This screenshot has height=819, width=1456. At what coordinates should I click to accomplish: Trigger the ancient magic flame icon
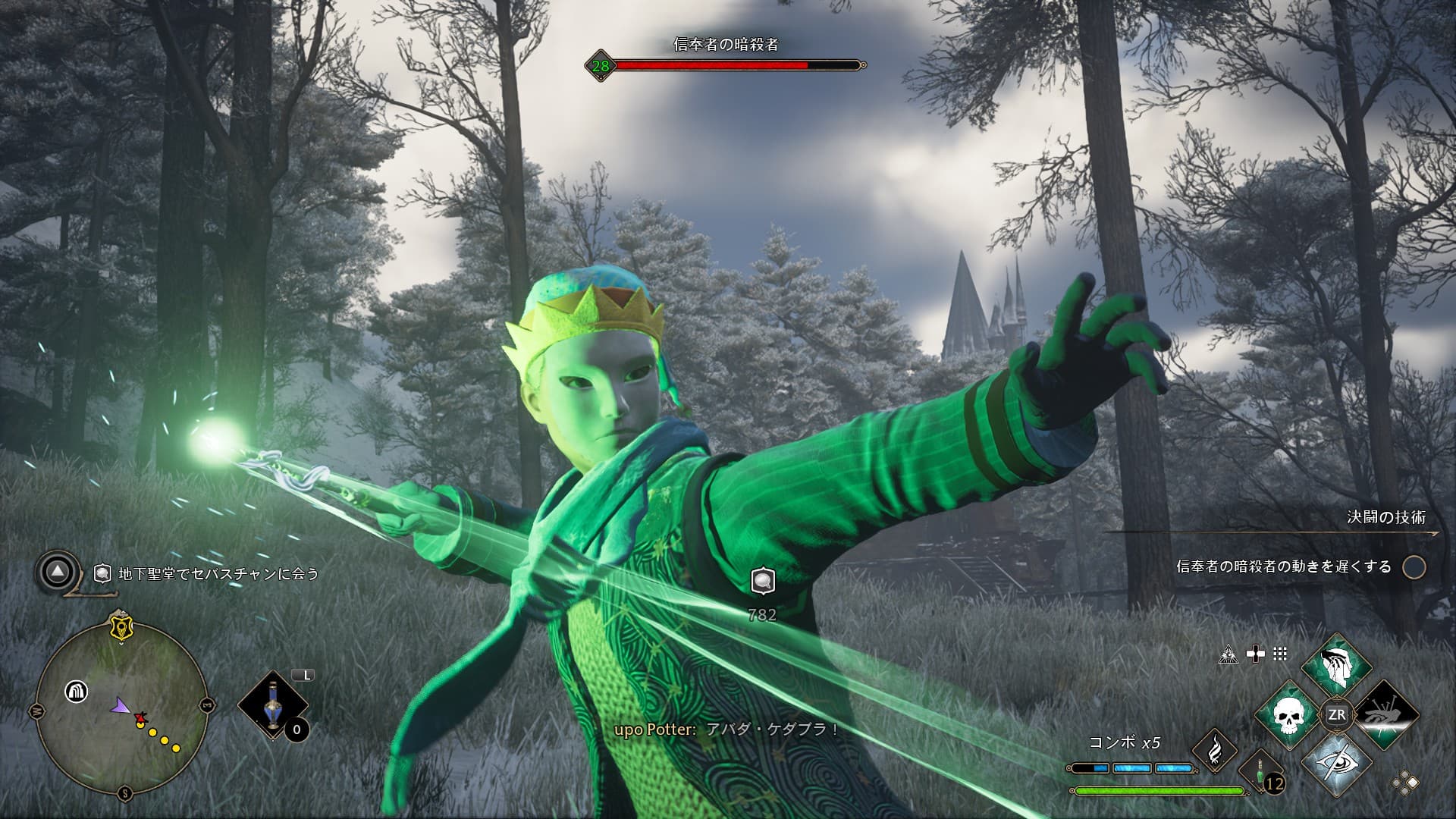(1215, 750)
